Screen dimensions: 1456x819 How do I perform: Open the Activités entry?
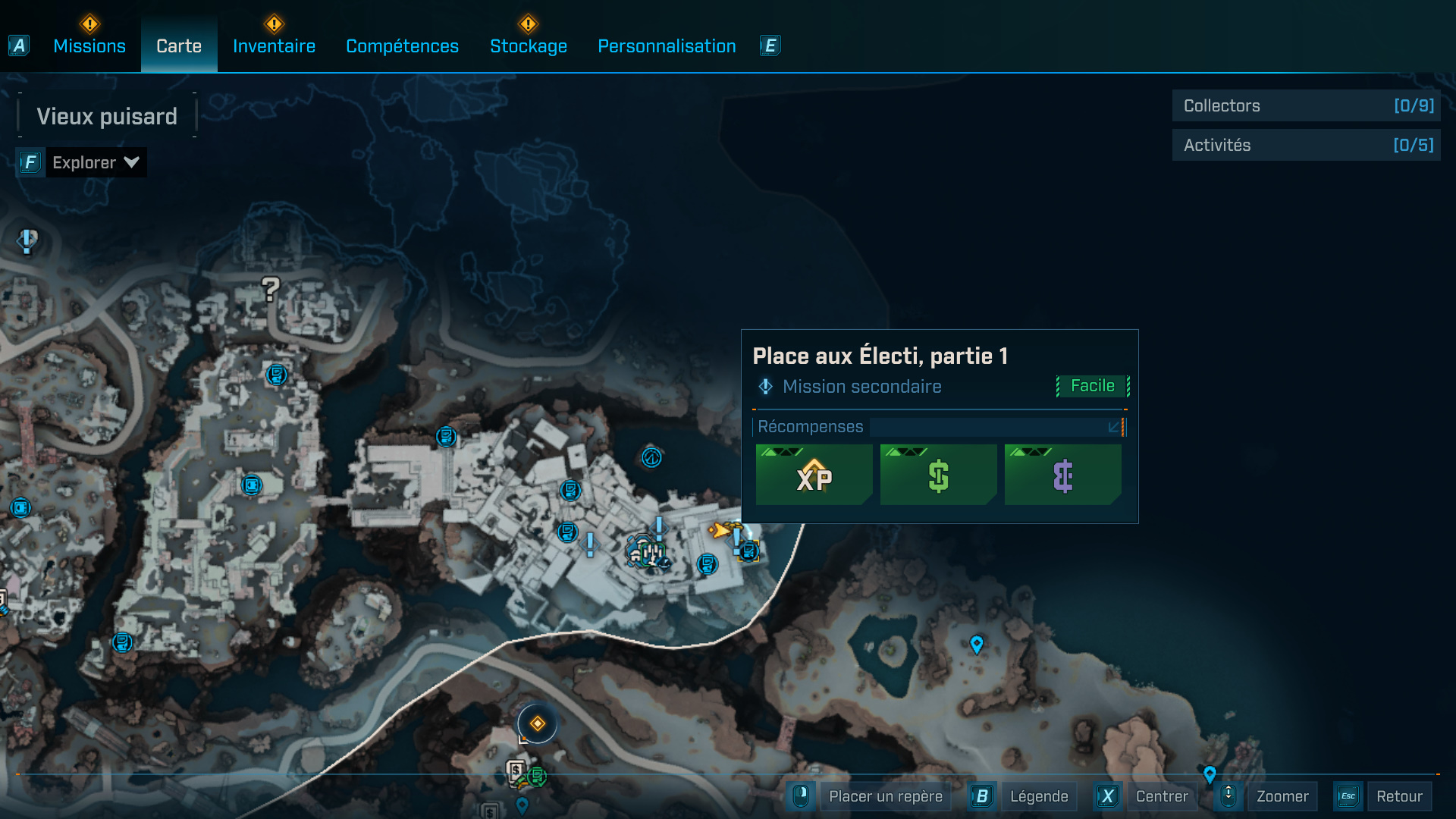[x=1306, y=145]
